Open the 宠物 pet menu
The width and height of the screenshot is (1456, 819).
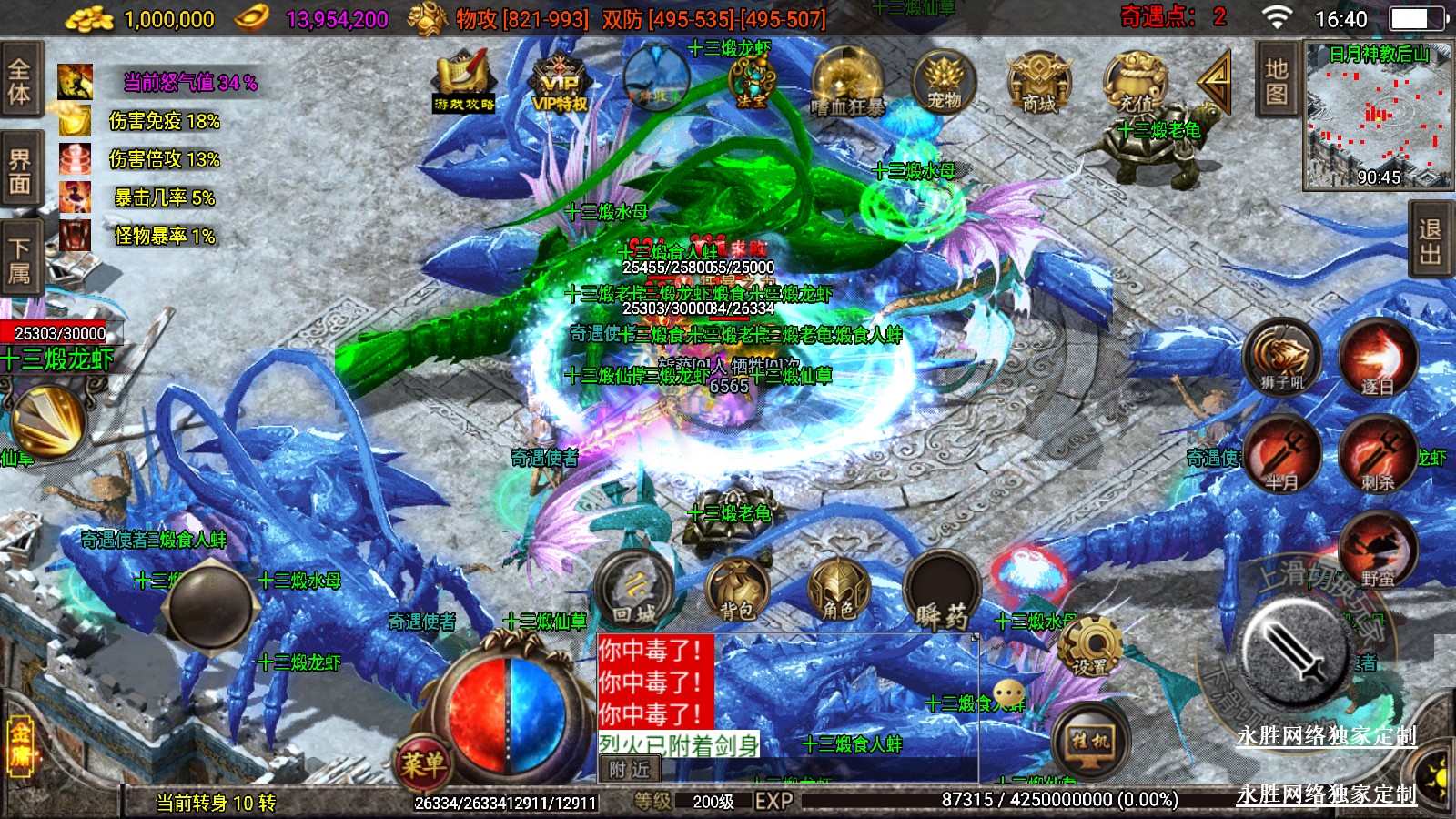coord(944,82)
